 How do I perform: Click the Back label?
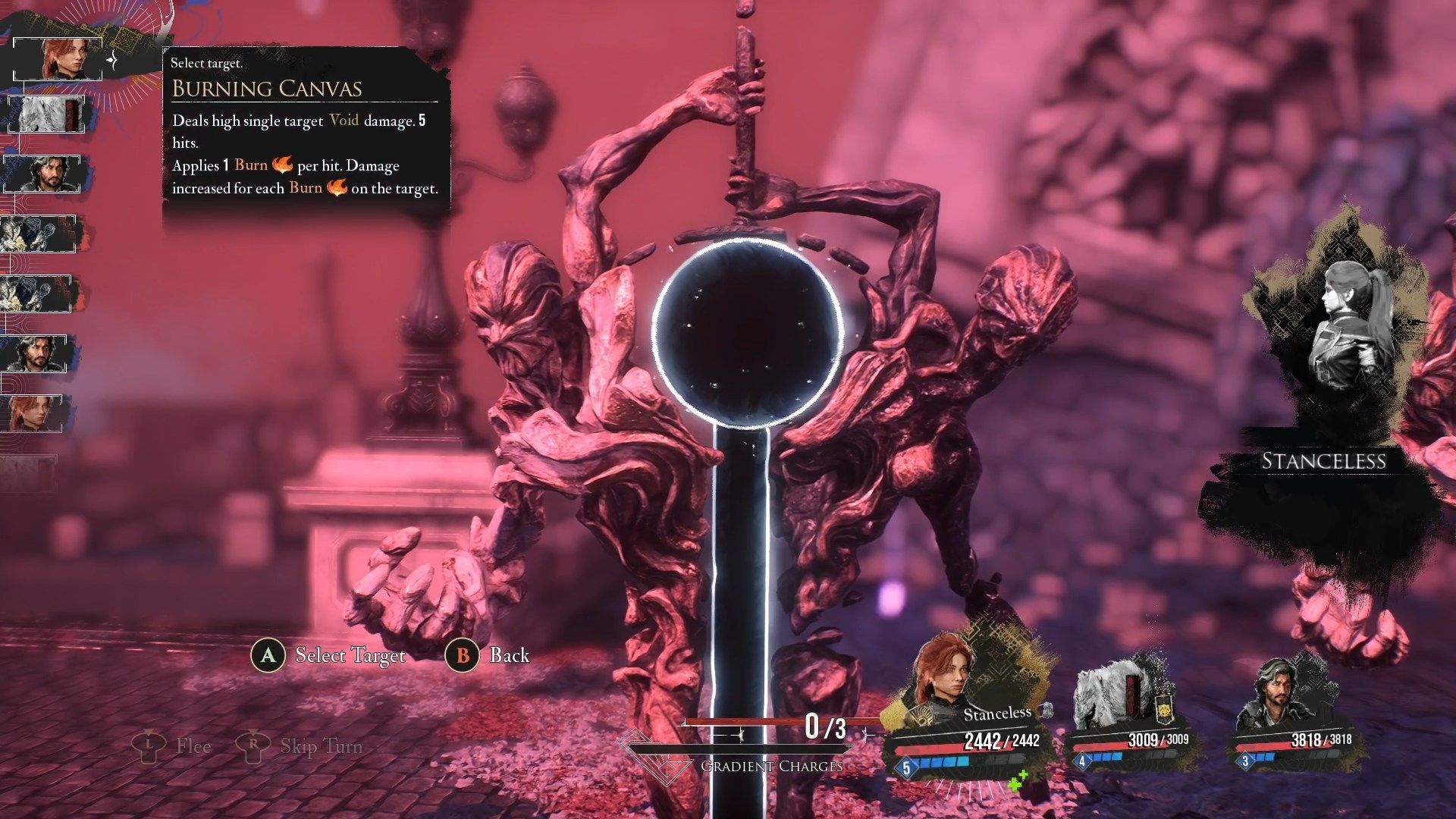coord(509,655)
